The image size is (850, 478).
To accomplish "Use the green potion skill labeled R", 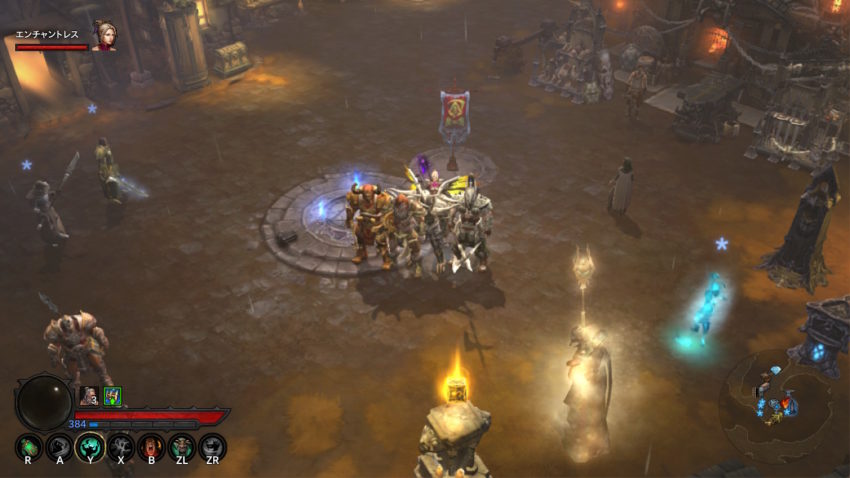I will coord(29,446).
